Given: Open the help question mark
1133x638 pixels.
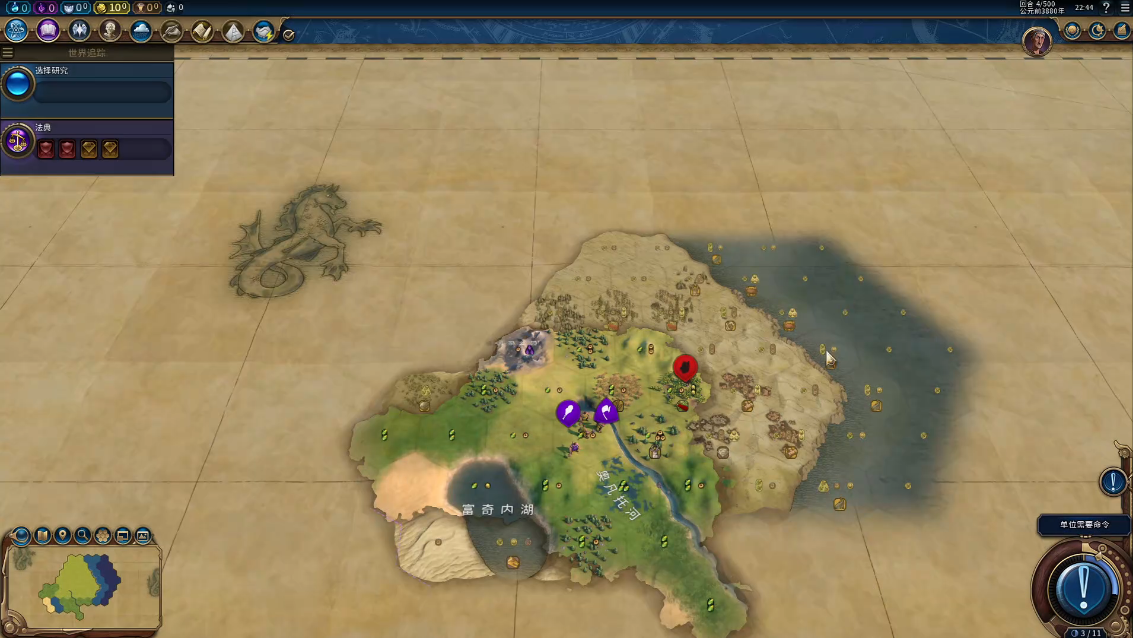Looking at the screenshot, I should [x=1106, y=8].
